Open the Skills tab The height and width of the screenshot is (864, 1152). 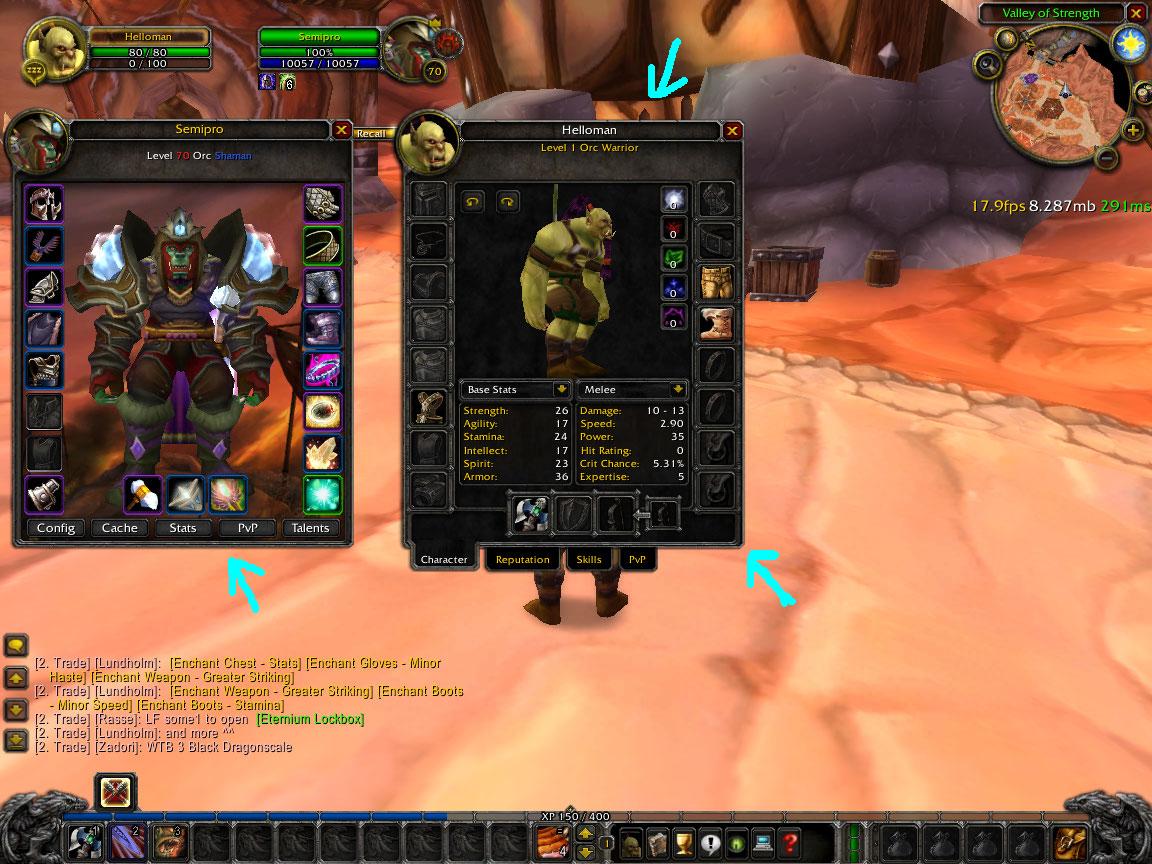pos(589,560)
